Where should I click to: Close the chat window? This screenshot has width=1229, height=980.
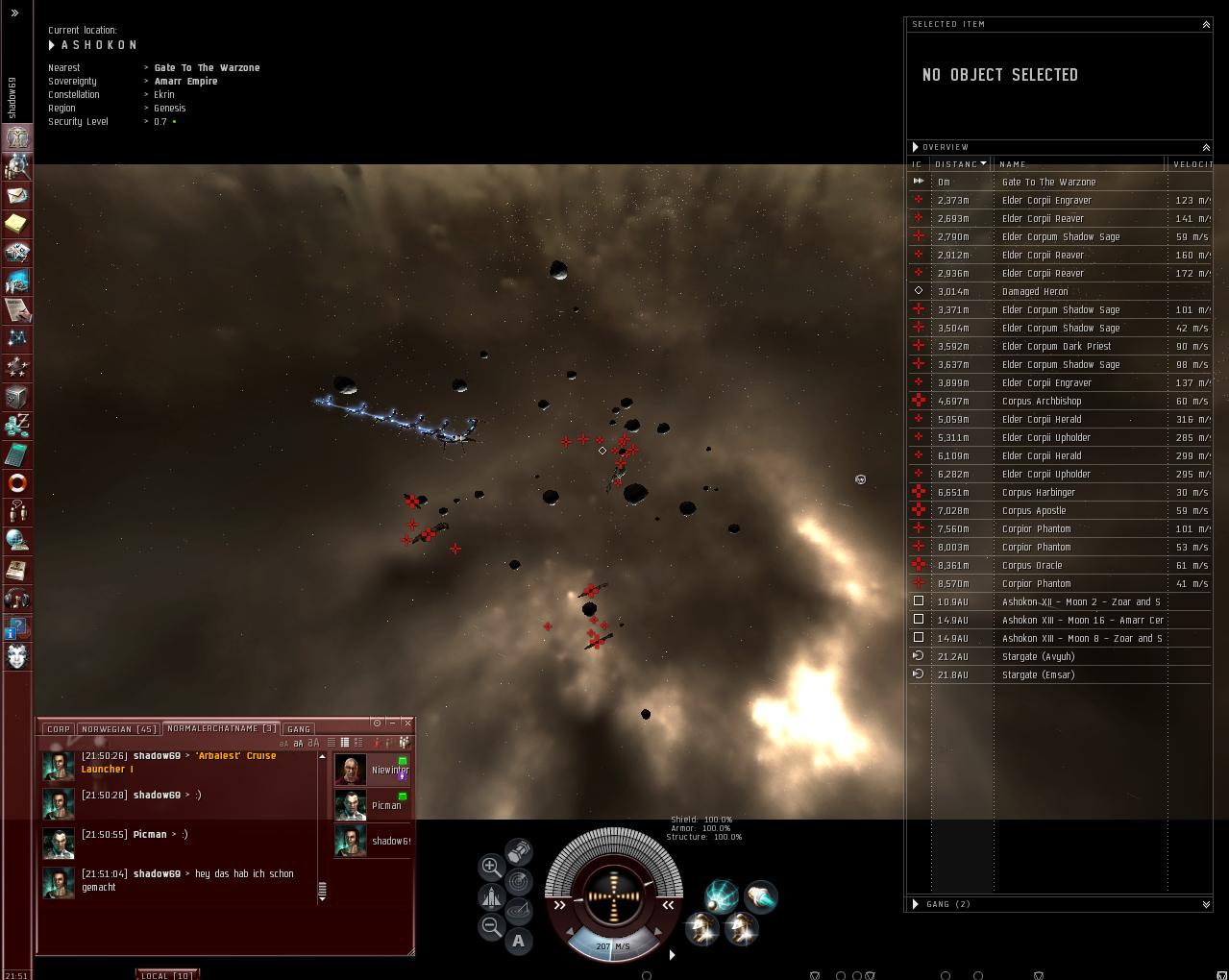click(x=407, y=723)
